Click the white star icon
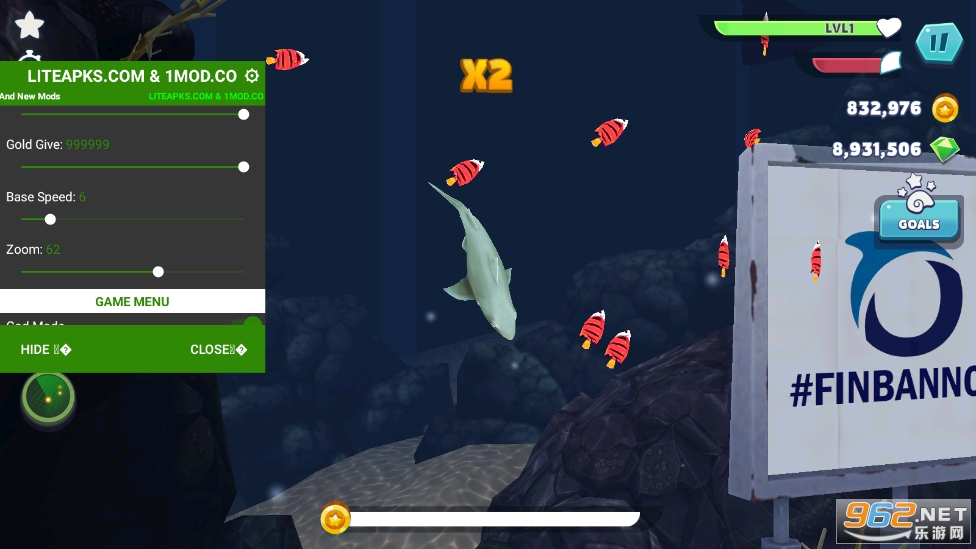The height and width of the screenshot is (549, 976). [30, 24]
